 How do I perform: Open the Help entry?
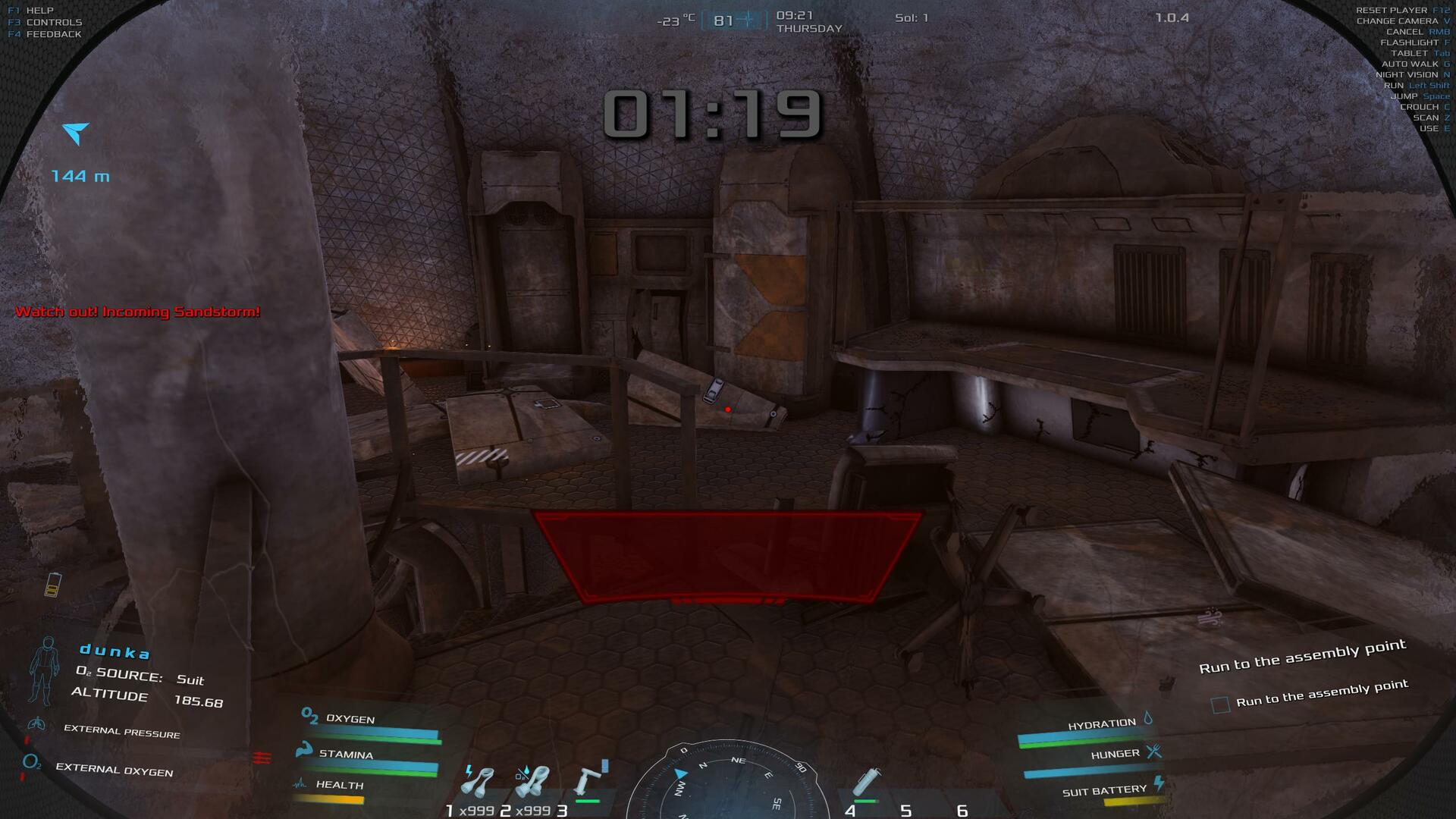(39, 11)
